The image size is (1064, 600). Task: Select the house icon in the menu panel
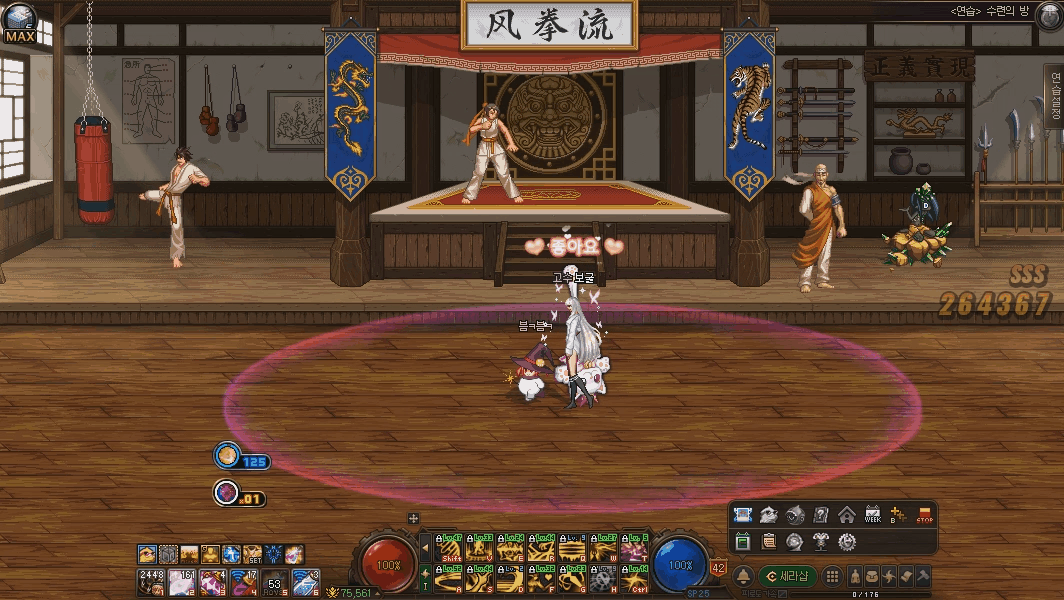click(x=846, y=515)
